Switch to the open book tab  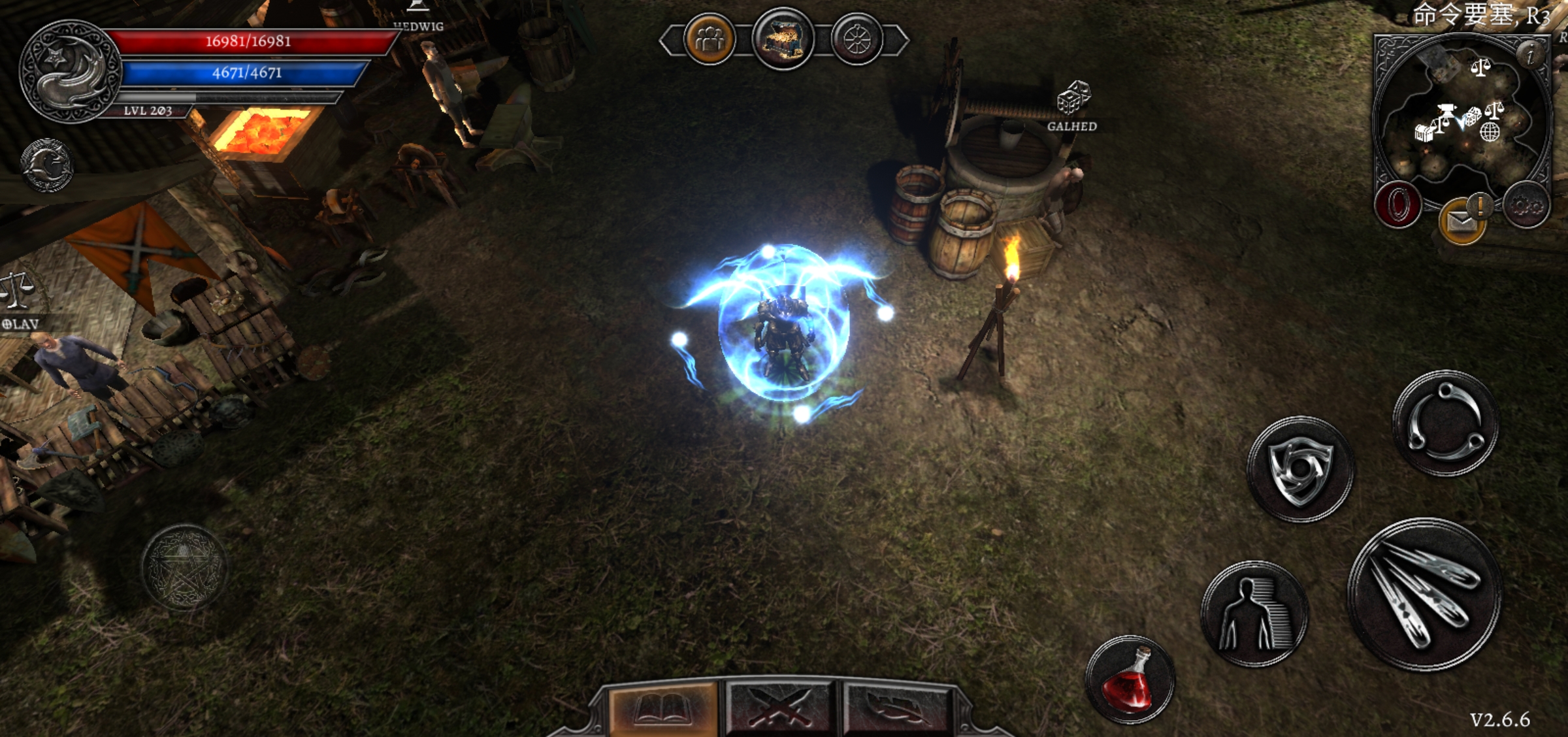[663, 709]
